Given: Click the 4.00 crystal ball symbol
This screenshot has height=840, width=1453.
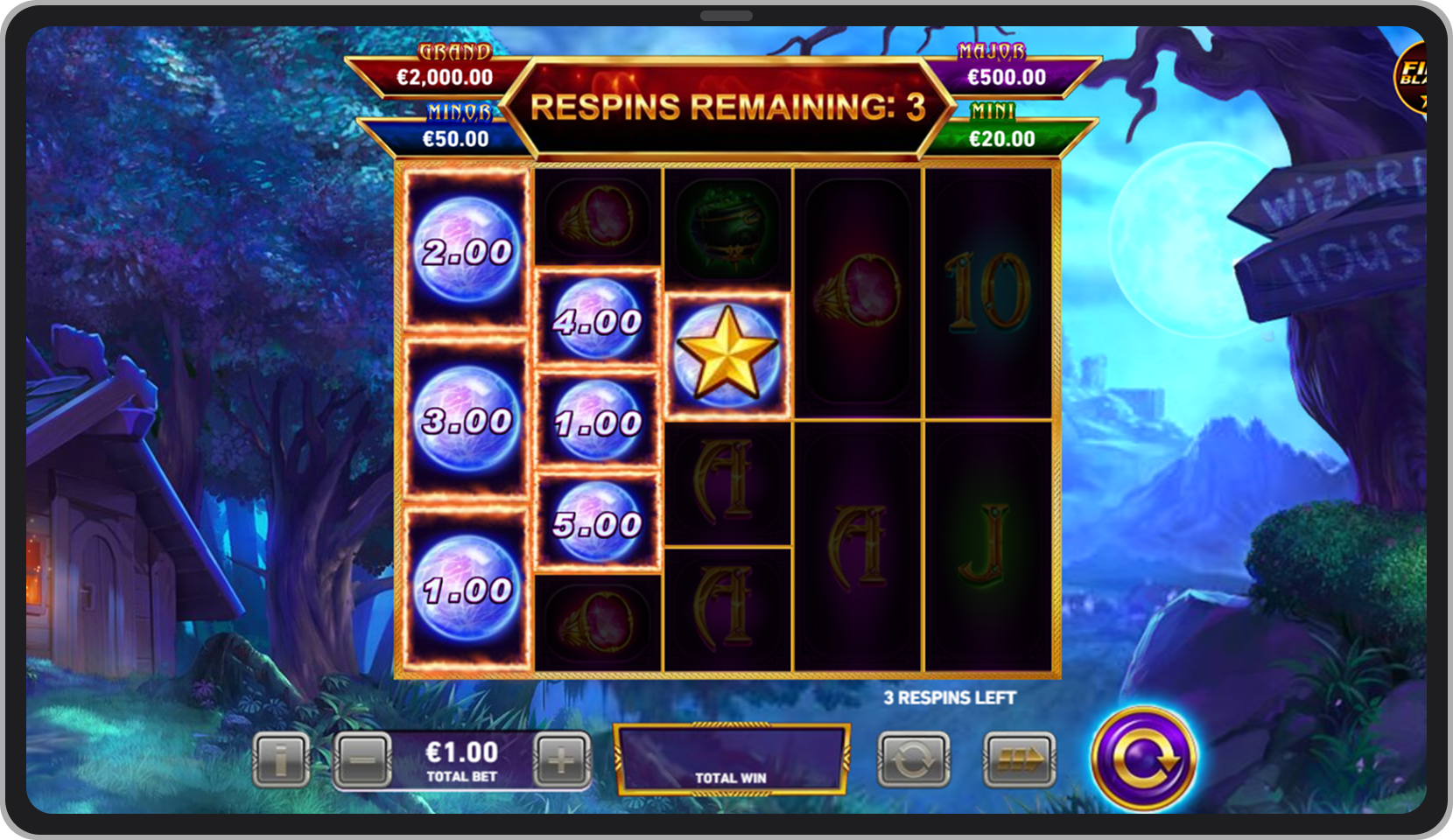Looking at the screenshot, I should (598, 321).
